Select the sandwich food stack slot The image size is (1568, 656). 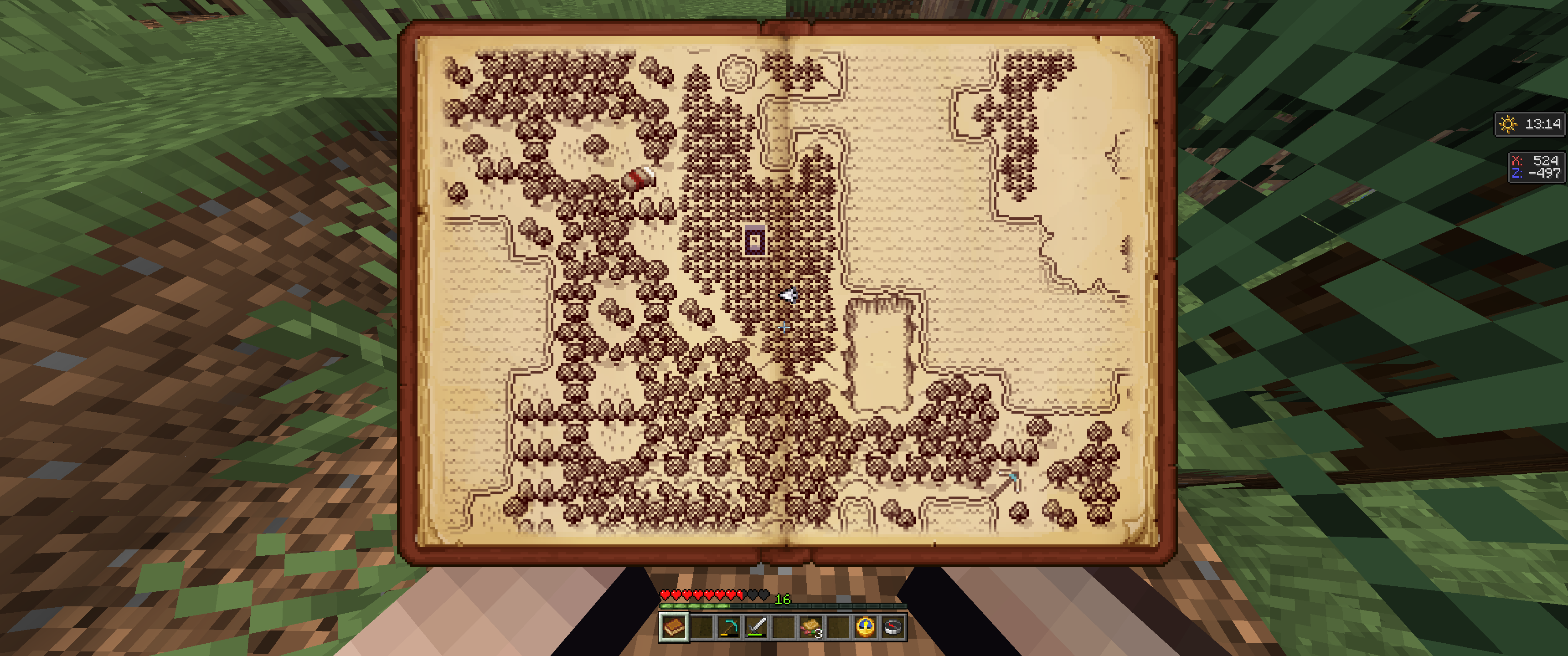(x=811, y=627)
